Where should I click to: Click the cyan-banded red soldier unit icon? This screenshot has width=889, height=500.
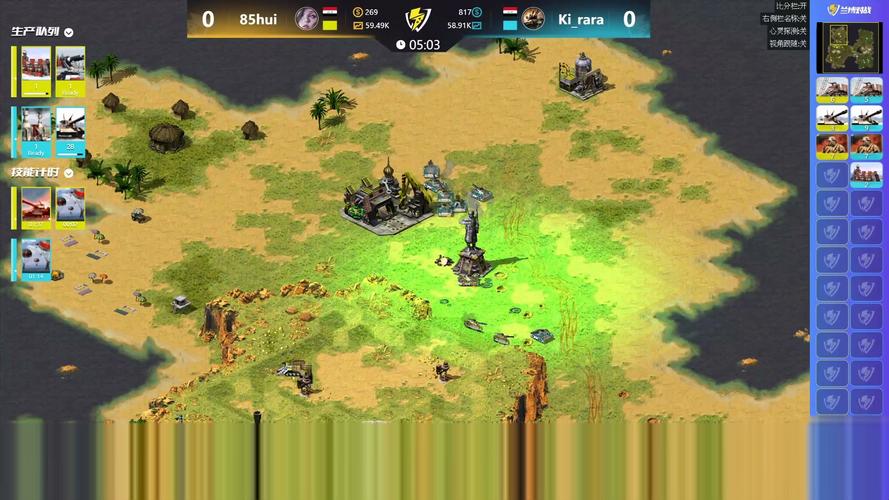click(x=866, y=146)
